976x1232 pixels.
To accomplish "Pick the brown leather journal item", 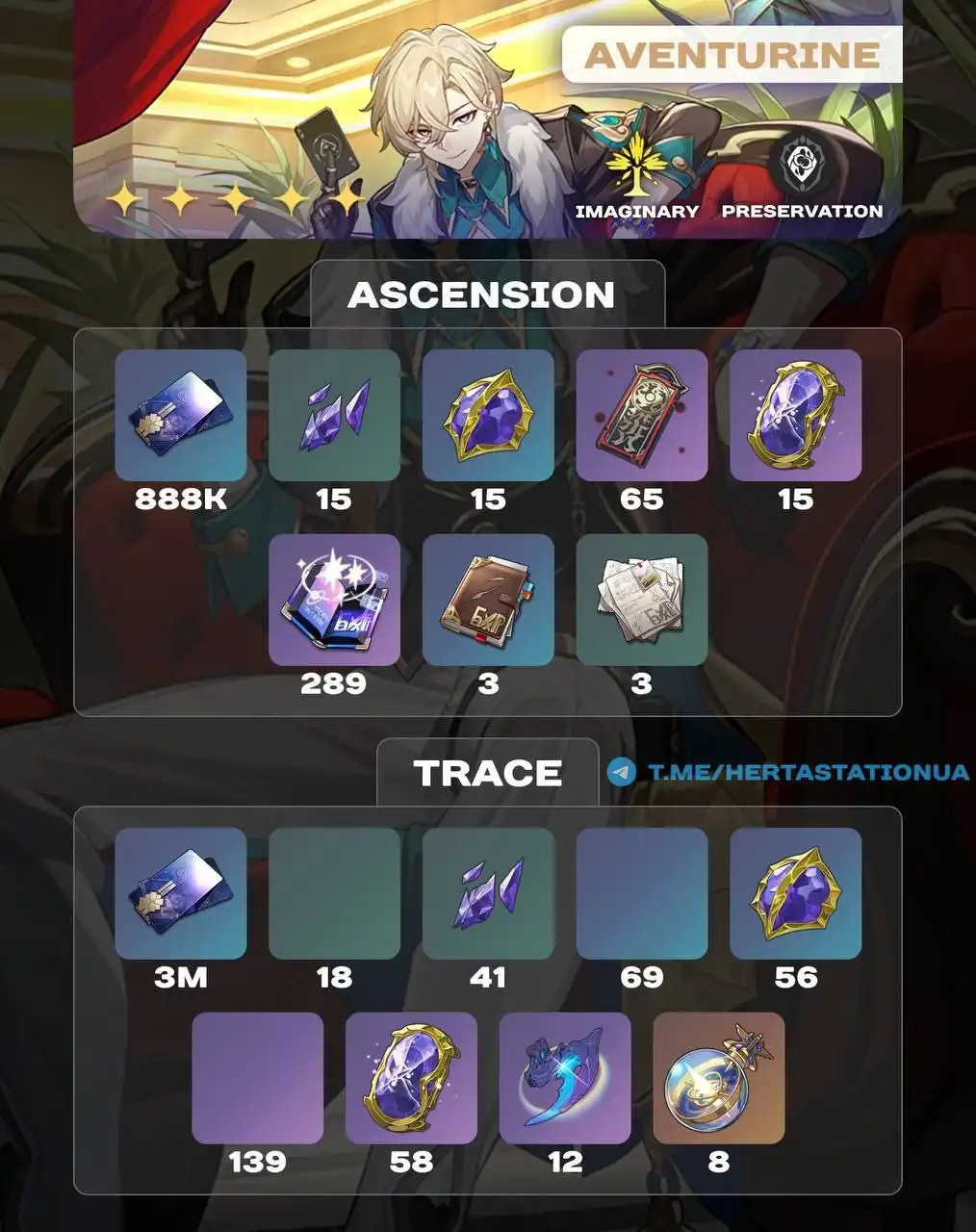I will tap(488, 600).
